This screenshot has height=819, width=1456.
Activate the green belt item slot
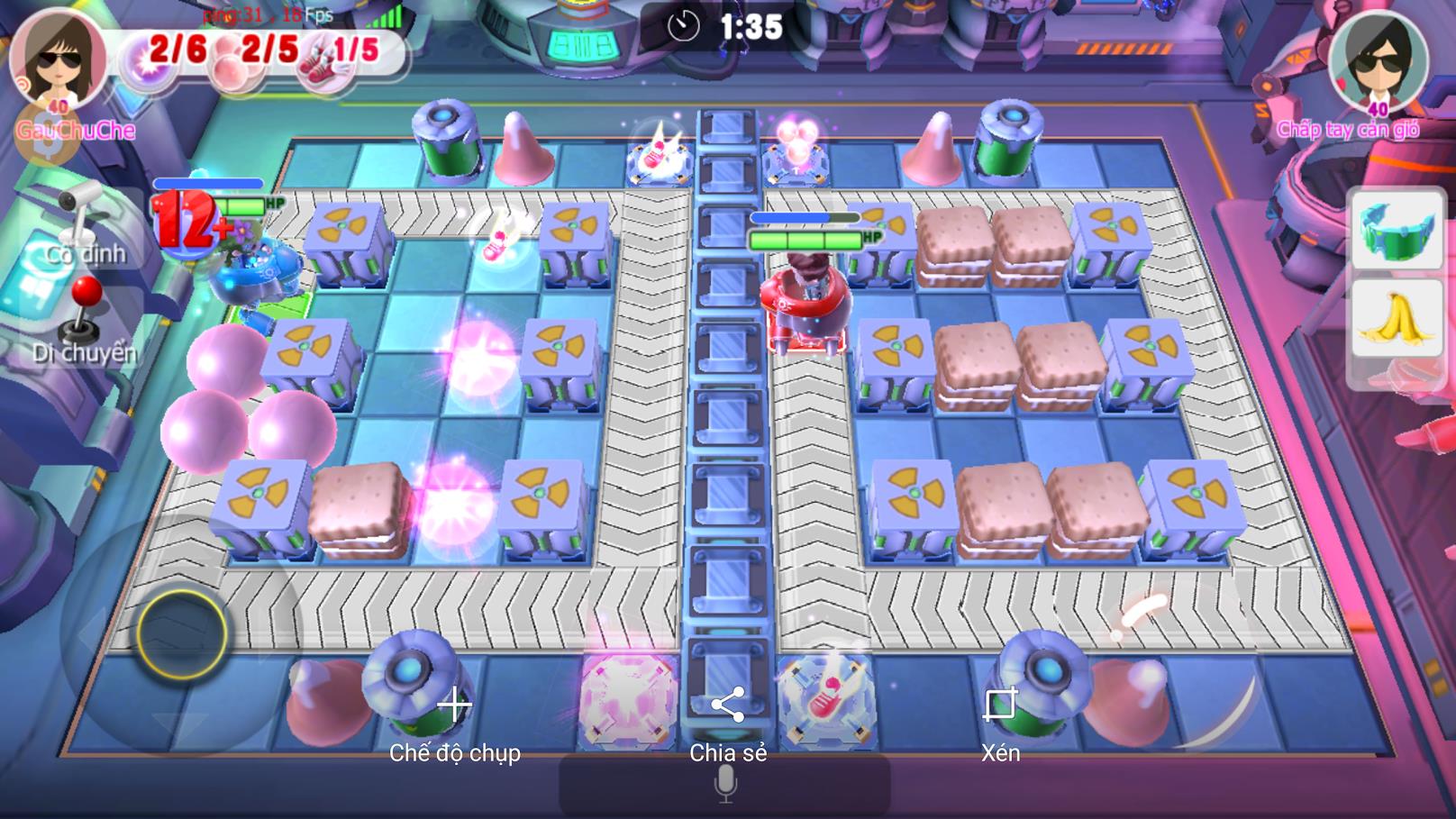(x=1396, y=231)
